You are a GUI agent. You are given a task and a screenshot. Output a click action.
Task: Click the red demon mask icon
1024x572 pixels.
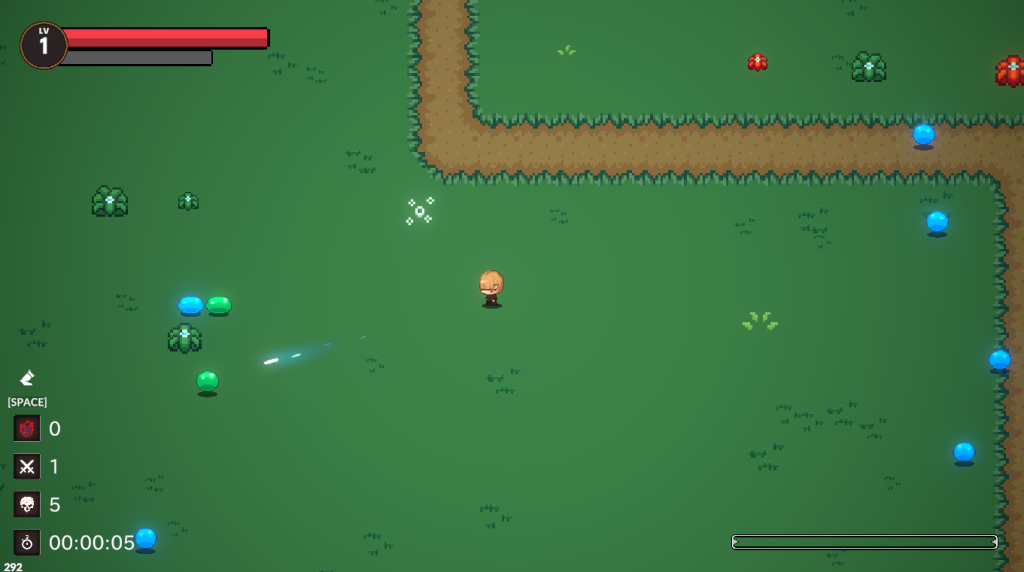coord(27,428)
